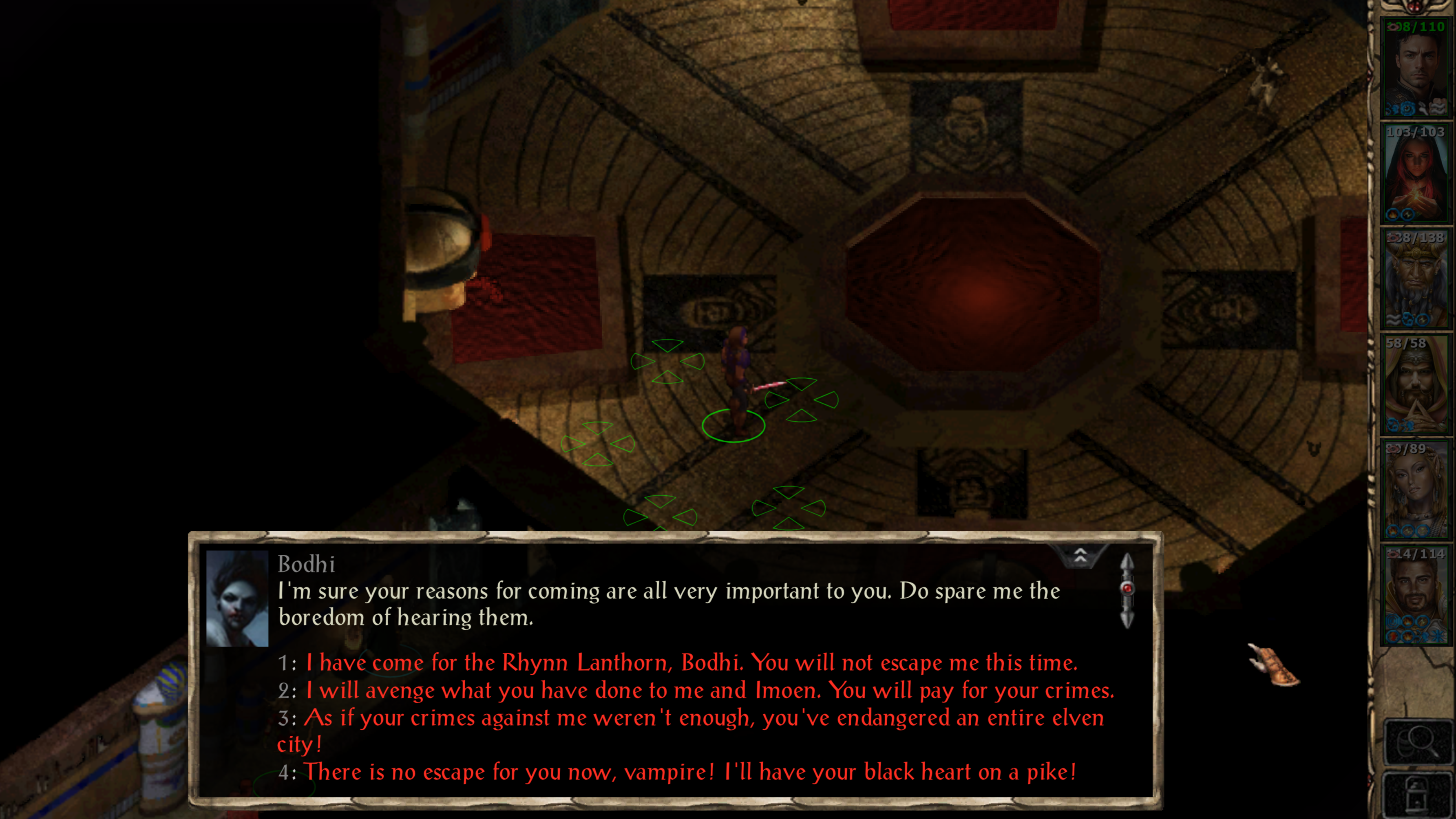Click the effect icon below the red-haired mage's portrait

coord(1393,214)
